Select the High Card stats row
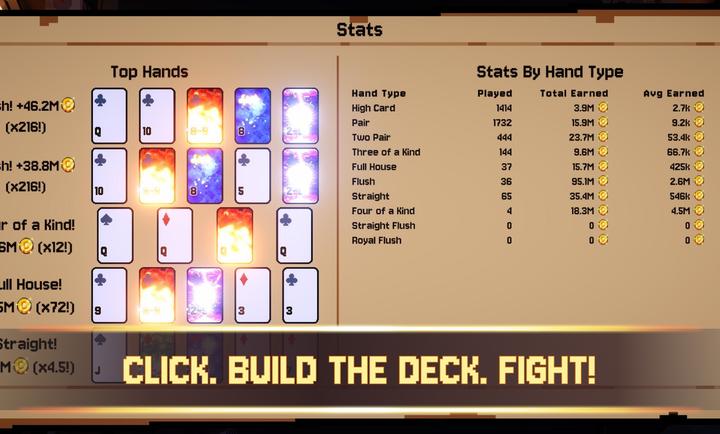This screenshot has height=434, width=720. pyautogui.click(x=374, y=108)
